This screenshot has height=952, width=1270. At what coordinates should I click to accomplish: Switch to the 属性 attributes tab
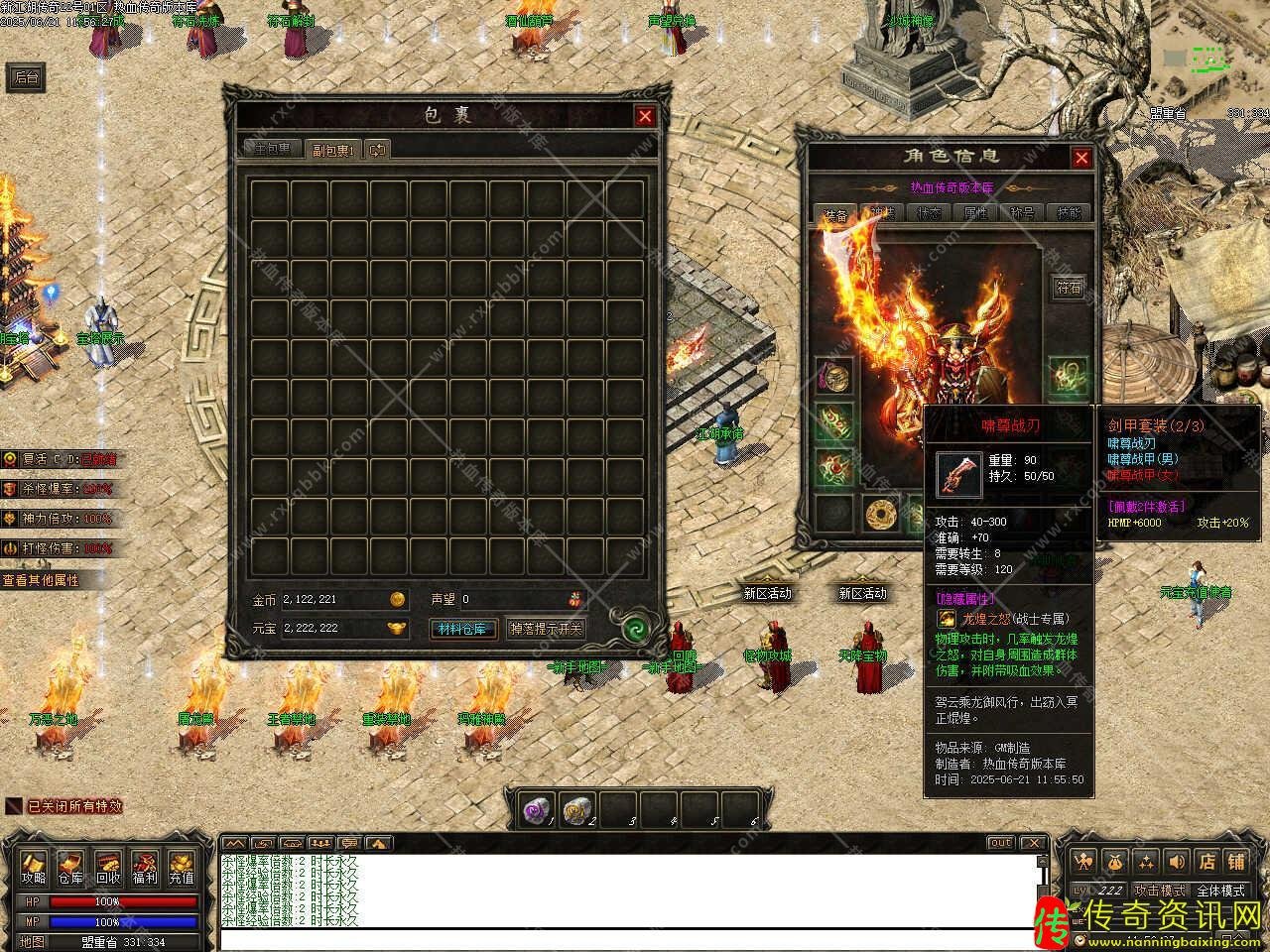click(x=975, y=213)
